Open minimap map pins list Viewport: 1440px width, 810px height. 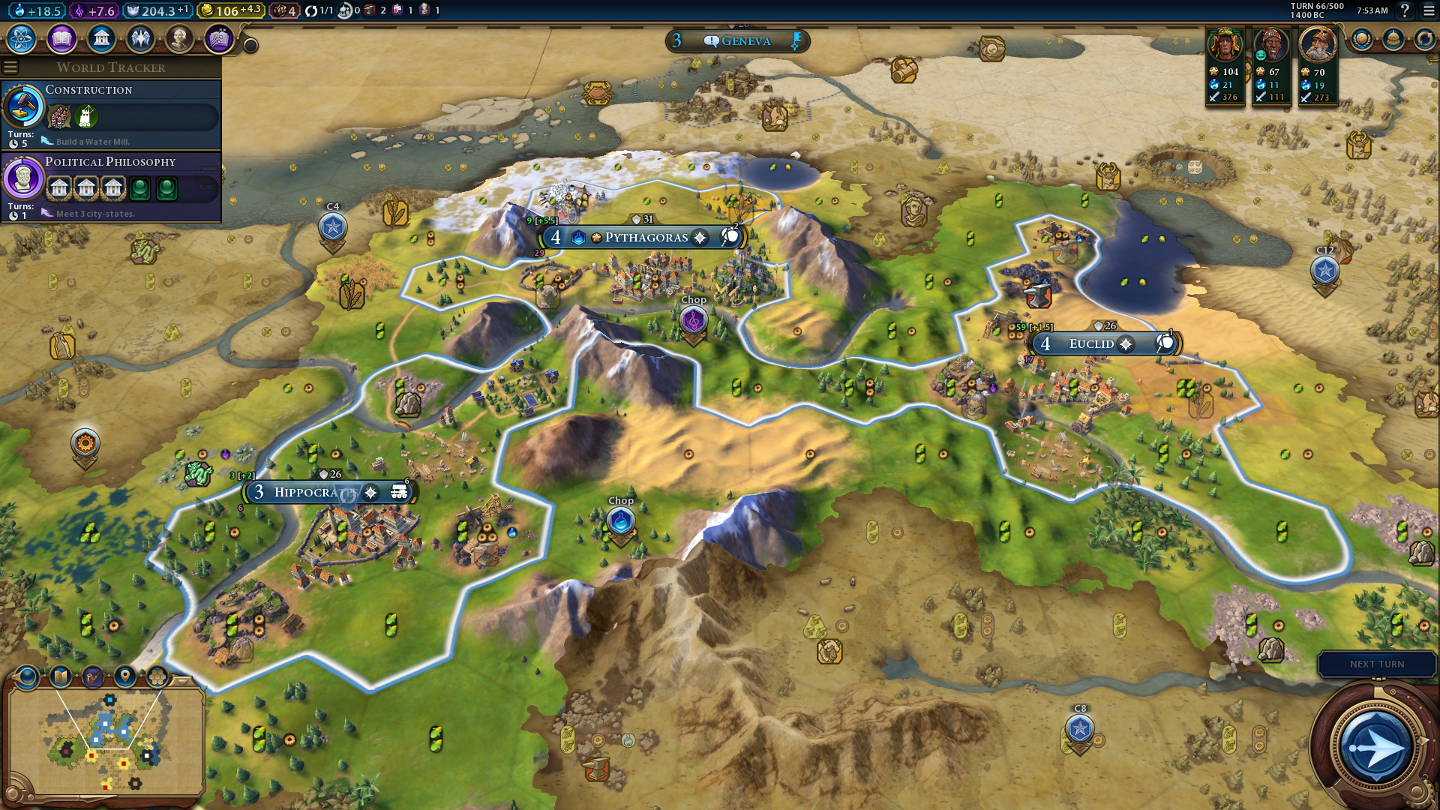click(125, 677)
